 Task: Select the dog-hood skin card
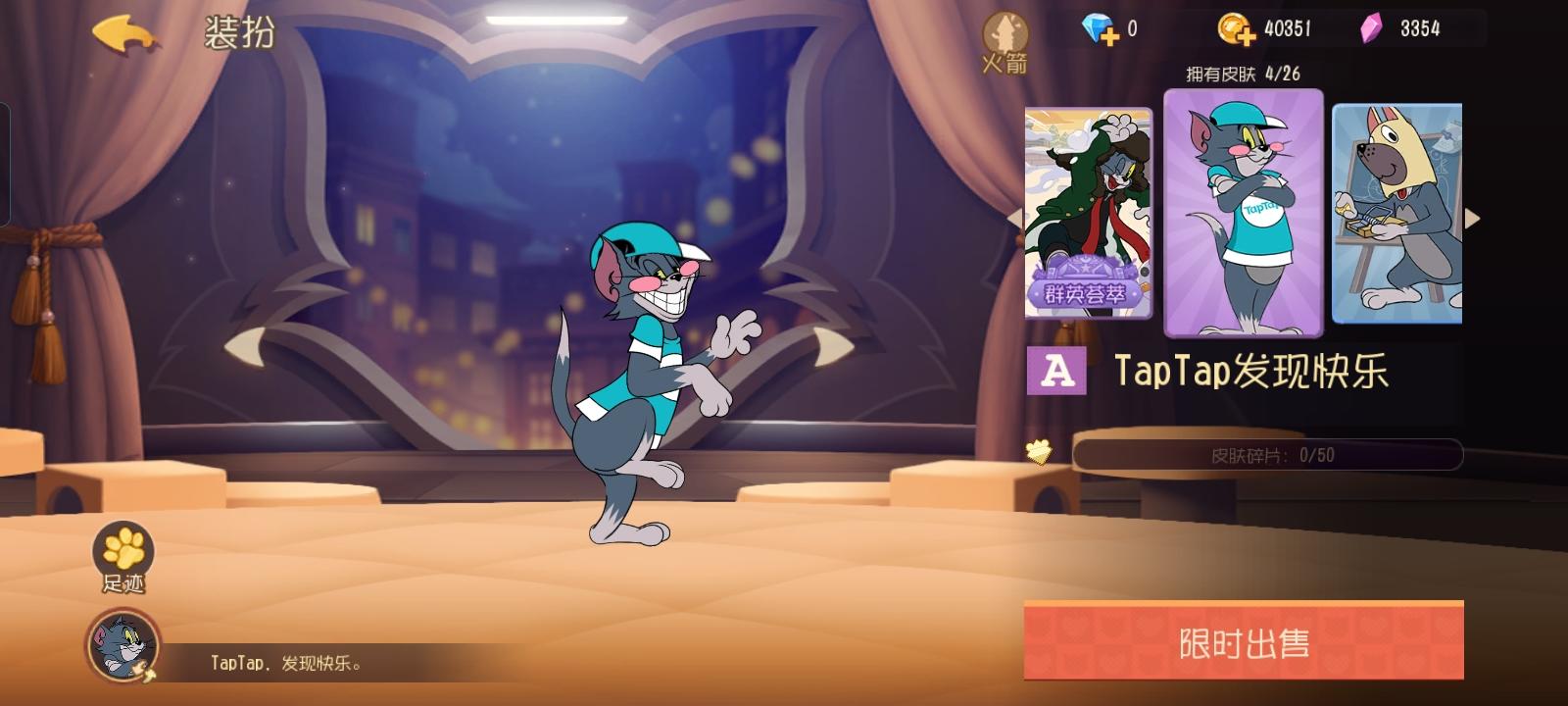pyautogui.click(x=1398, y=211)
